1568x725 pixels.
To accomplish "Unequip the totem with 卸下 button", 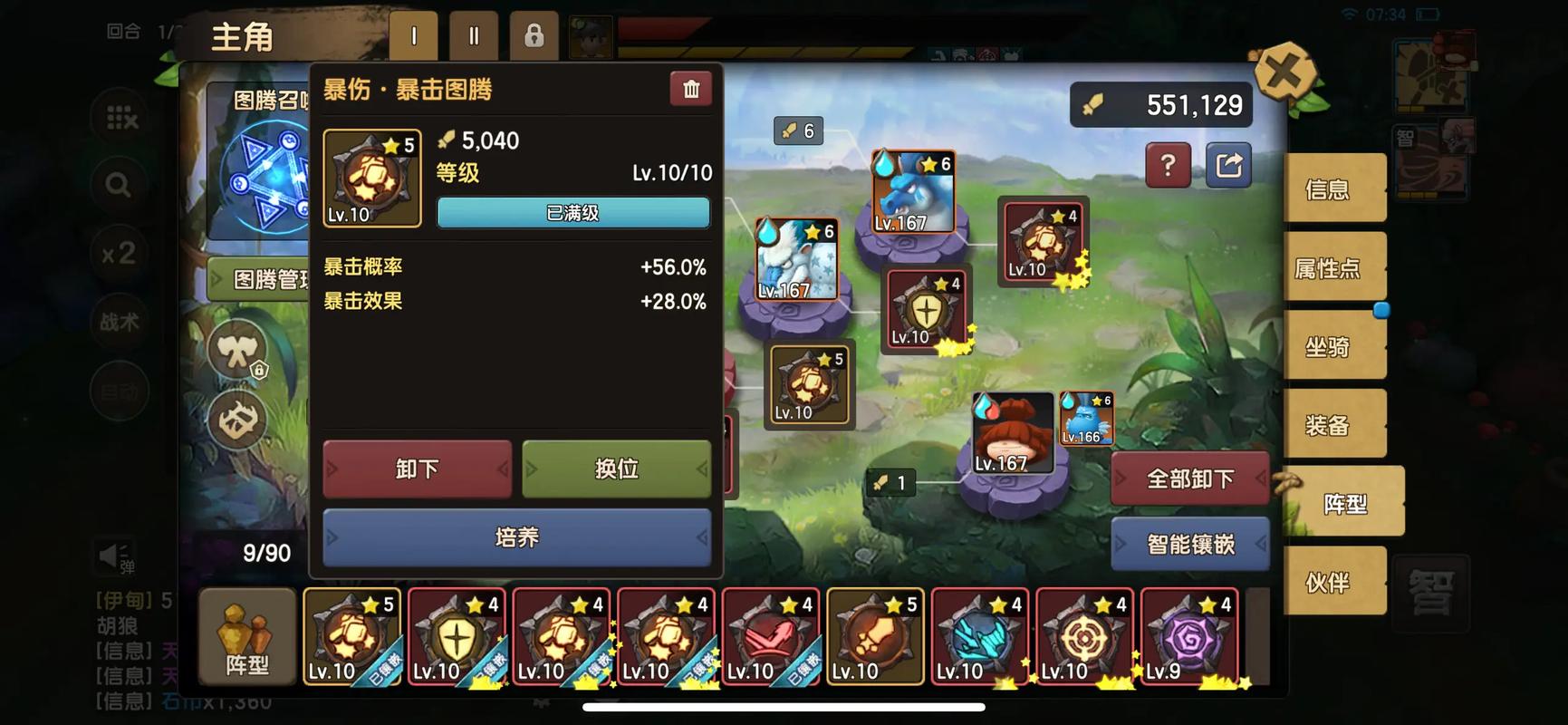I will click(x=418, y=469).
